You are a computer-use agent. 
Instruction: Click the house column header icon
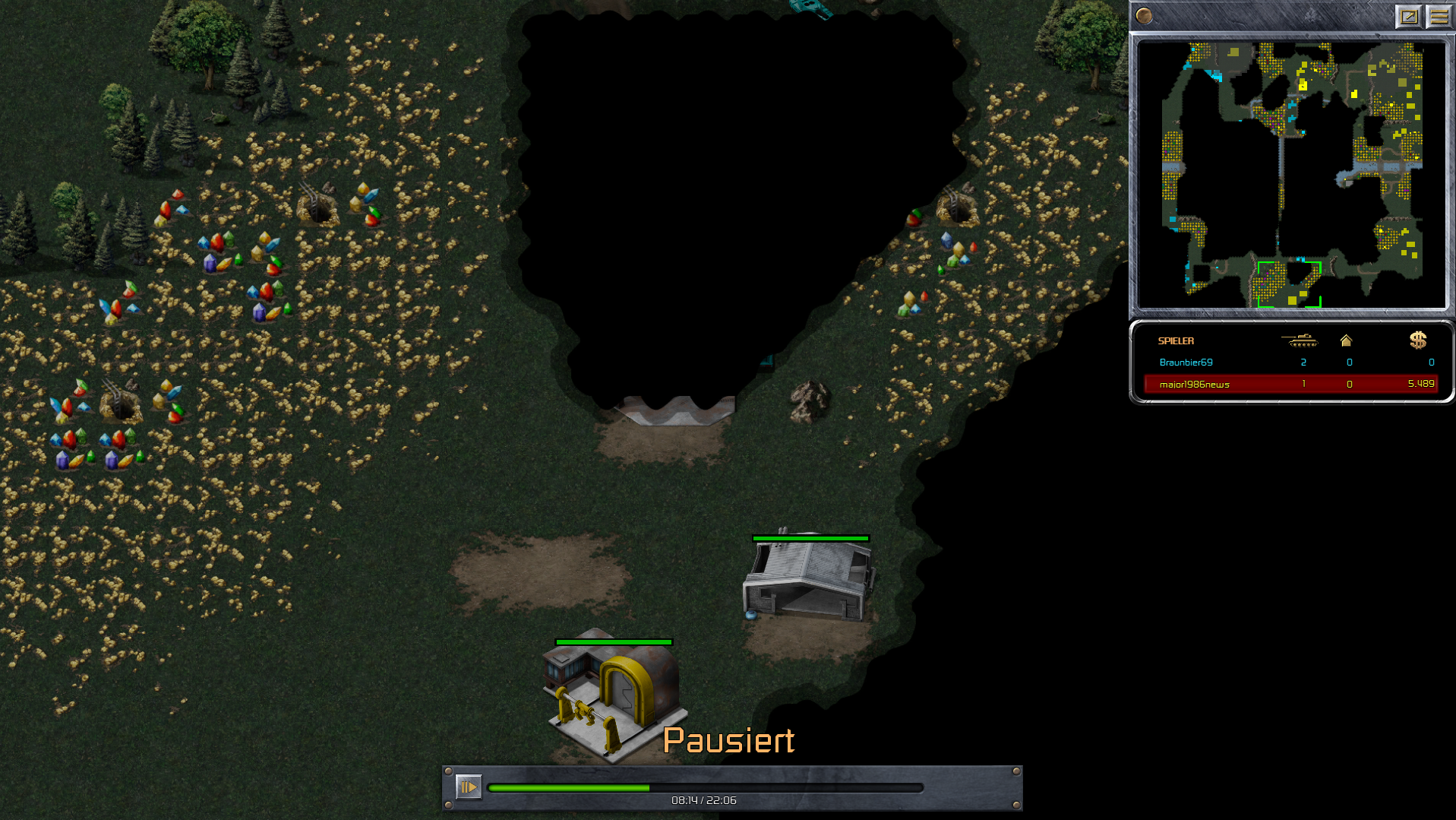pos(1346,340)
